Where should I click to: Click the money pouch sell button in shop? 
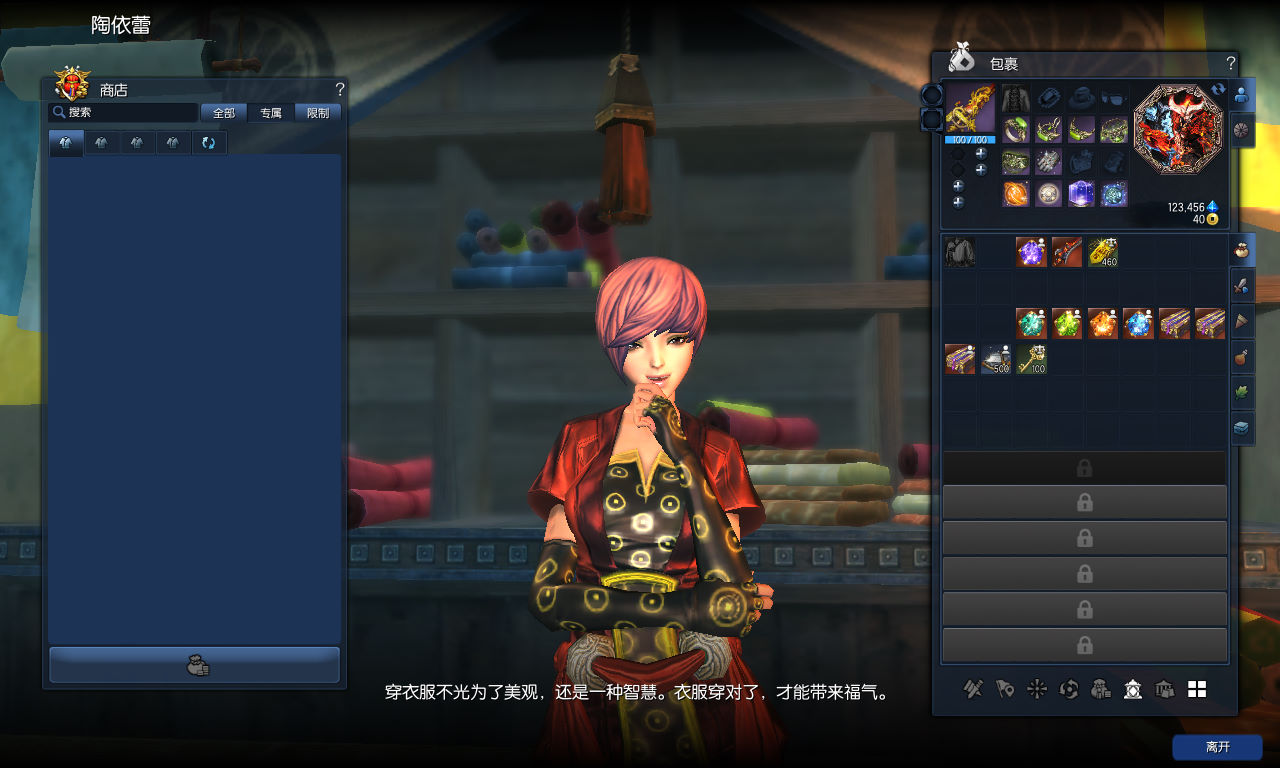pyautogui.click(x=195, y=665)
